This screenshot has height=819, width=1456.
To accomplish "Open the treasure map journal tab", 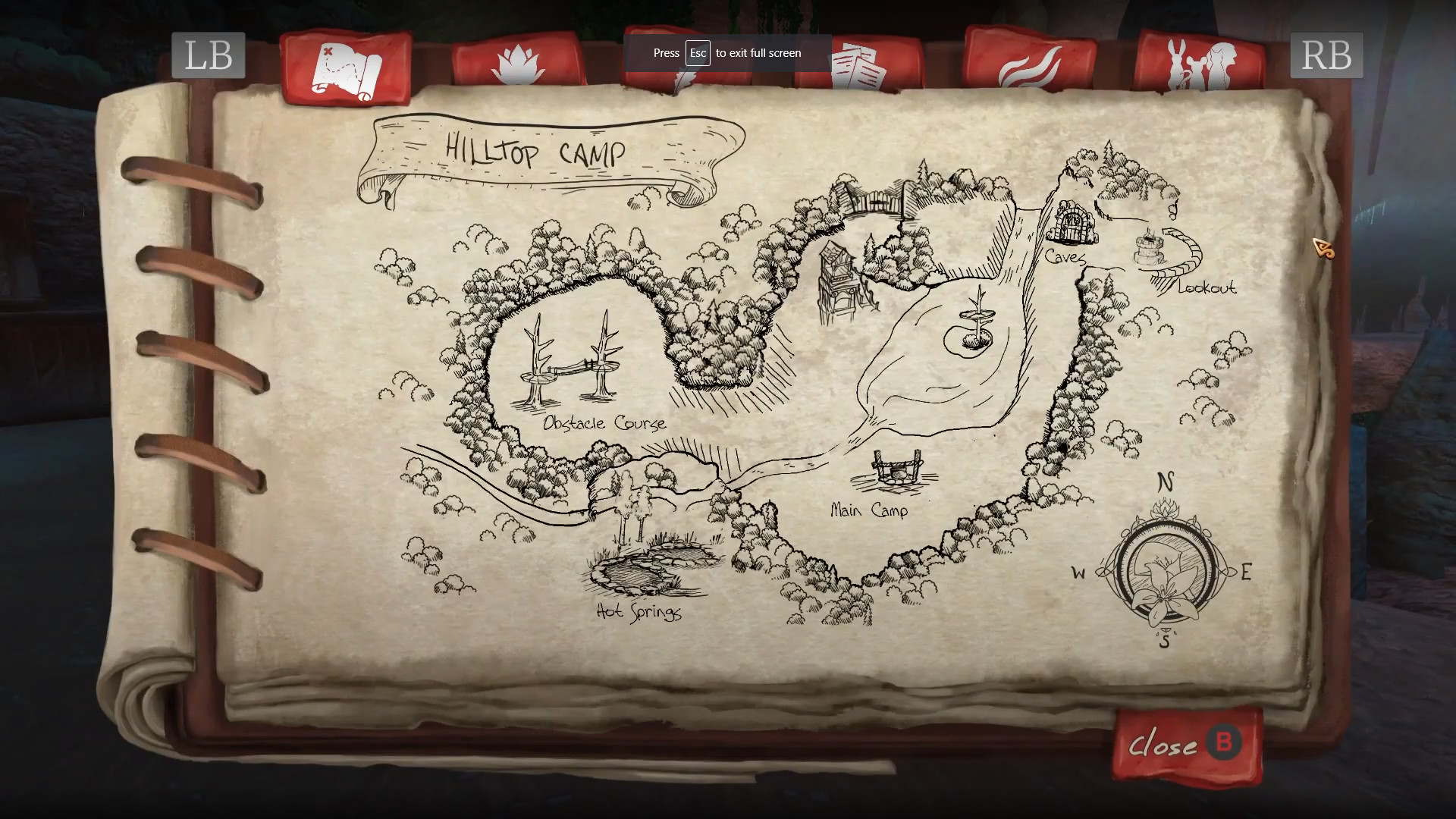I will [x=345, y=68].
